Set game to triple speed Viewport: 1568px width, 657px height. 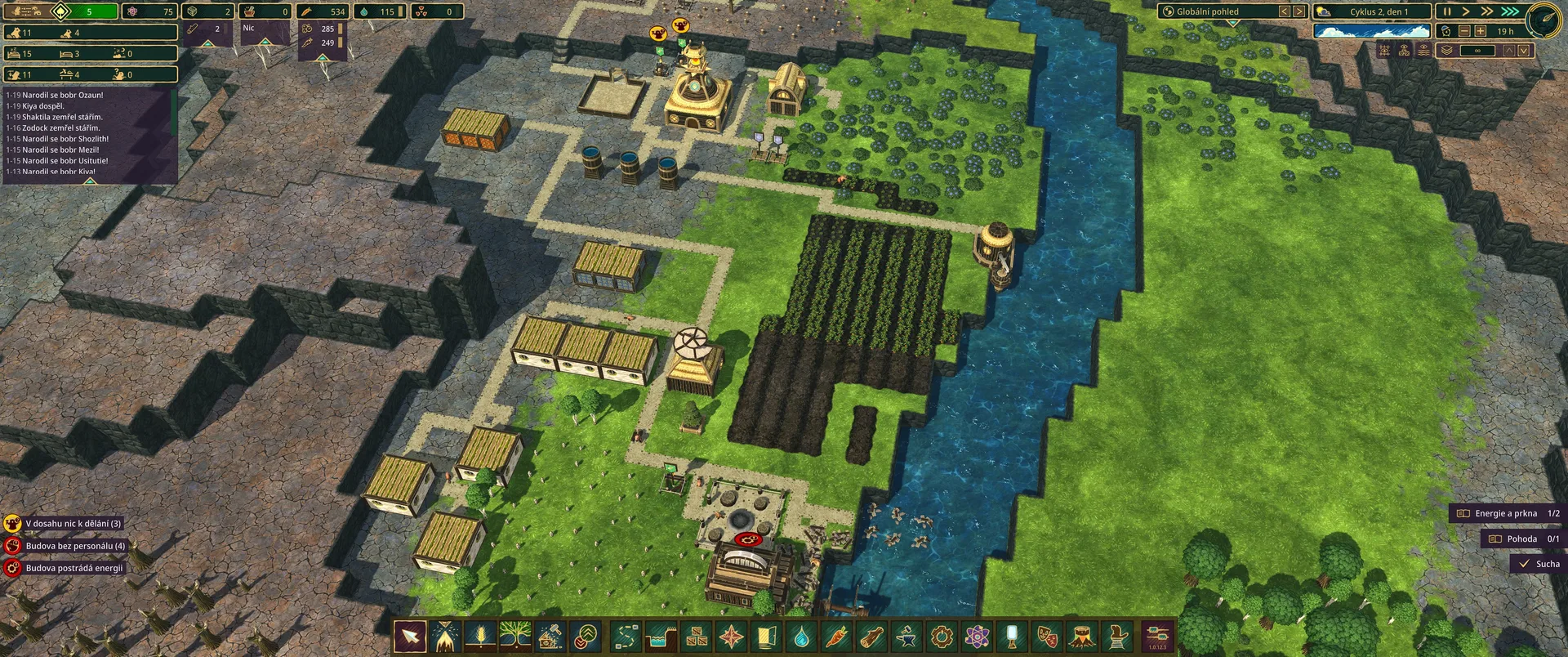pyautogui.click(x=1509, y=11)
